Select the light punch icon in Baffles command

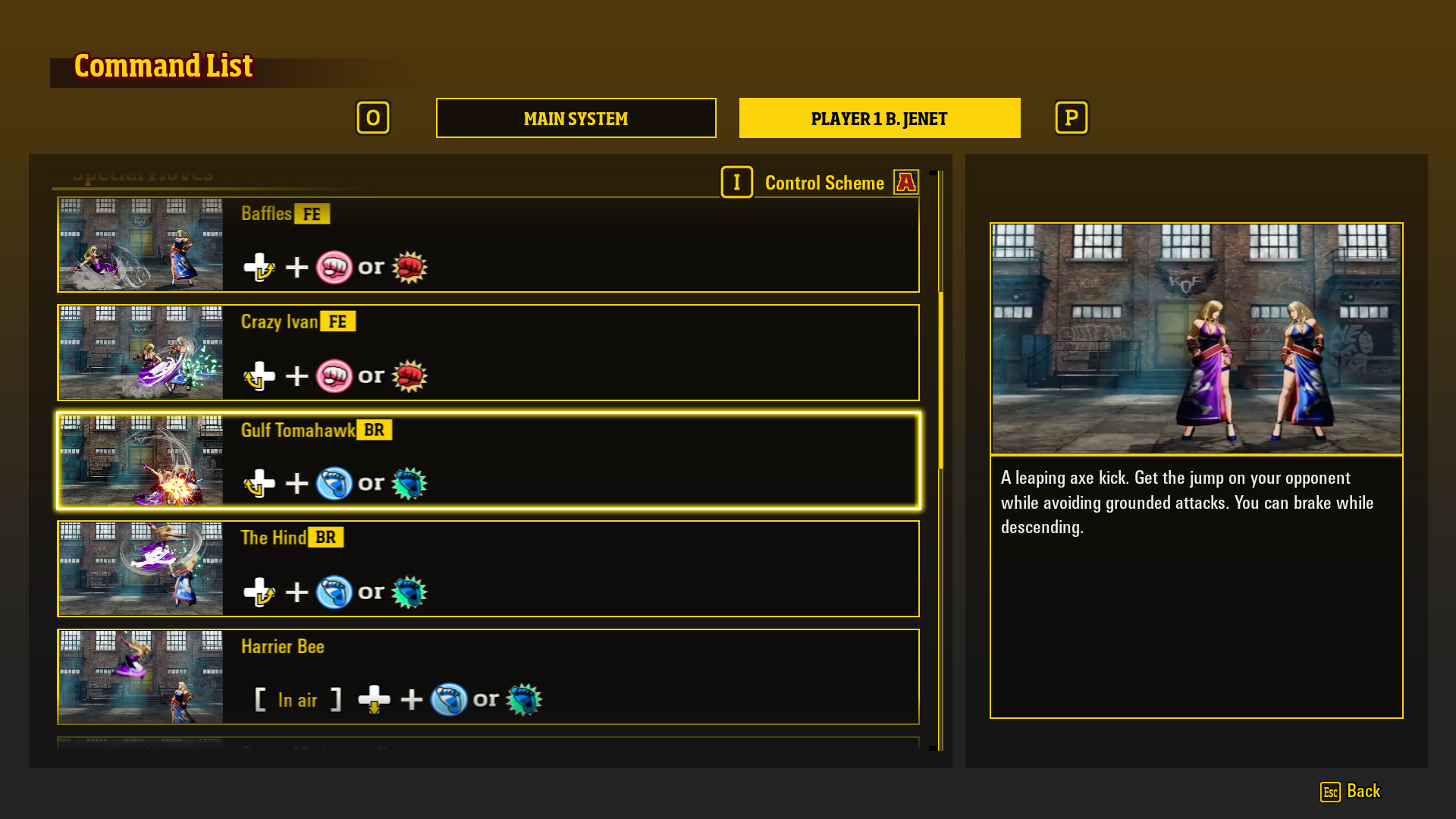coord(334,267)
